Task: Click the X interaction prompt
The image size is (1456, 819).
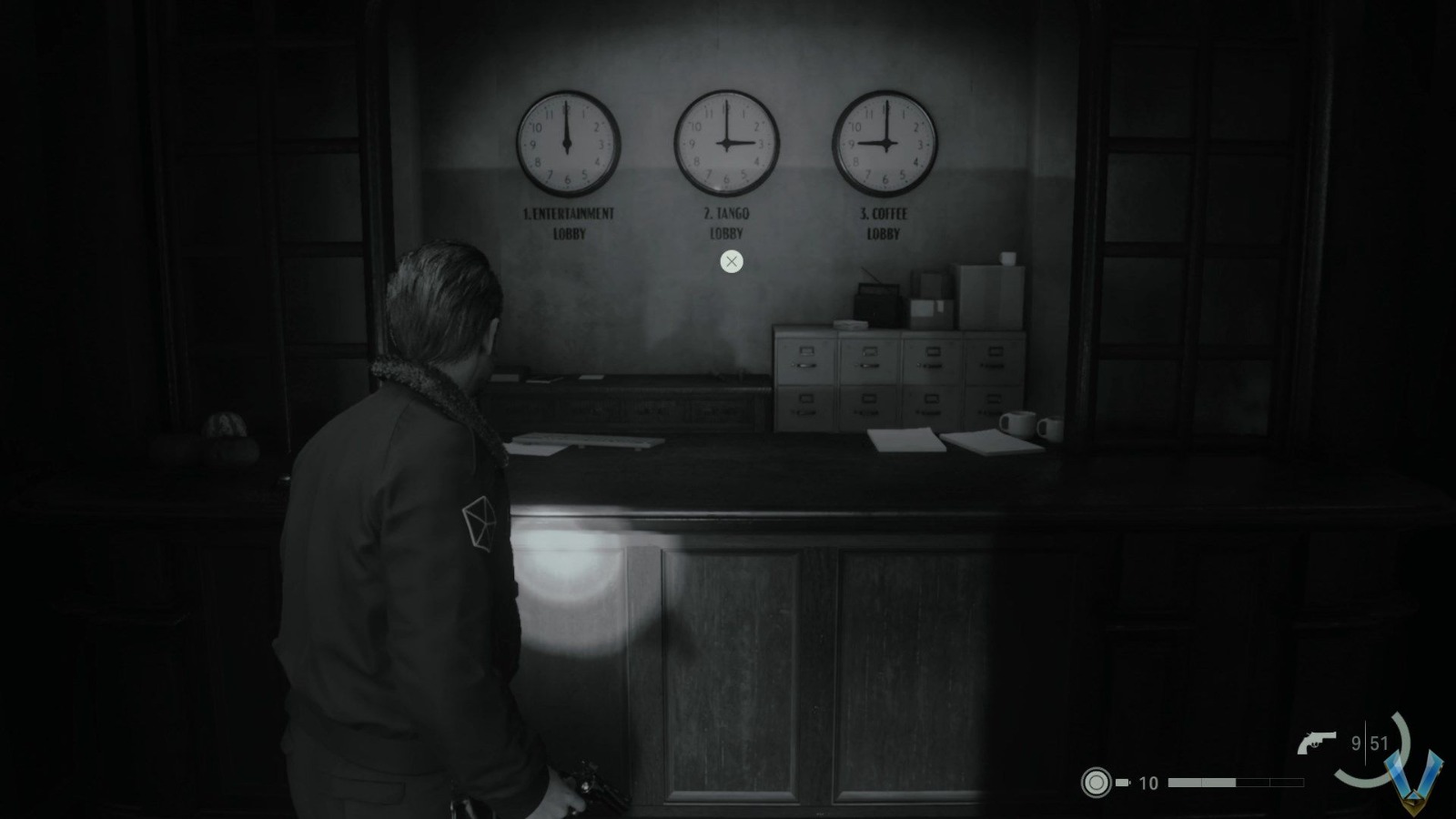Action: pos(731,262)
